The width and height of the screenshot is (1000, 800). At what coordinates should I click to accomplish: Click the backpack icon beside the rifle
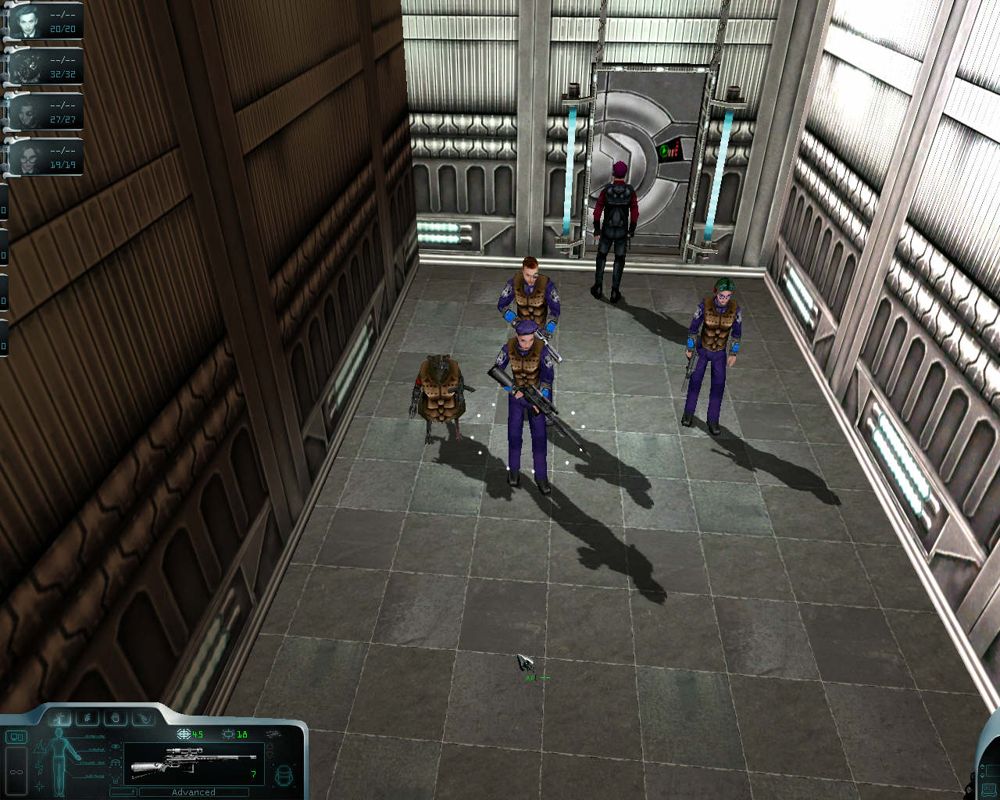pyautogui.click(x=283, y=775)
